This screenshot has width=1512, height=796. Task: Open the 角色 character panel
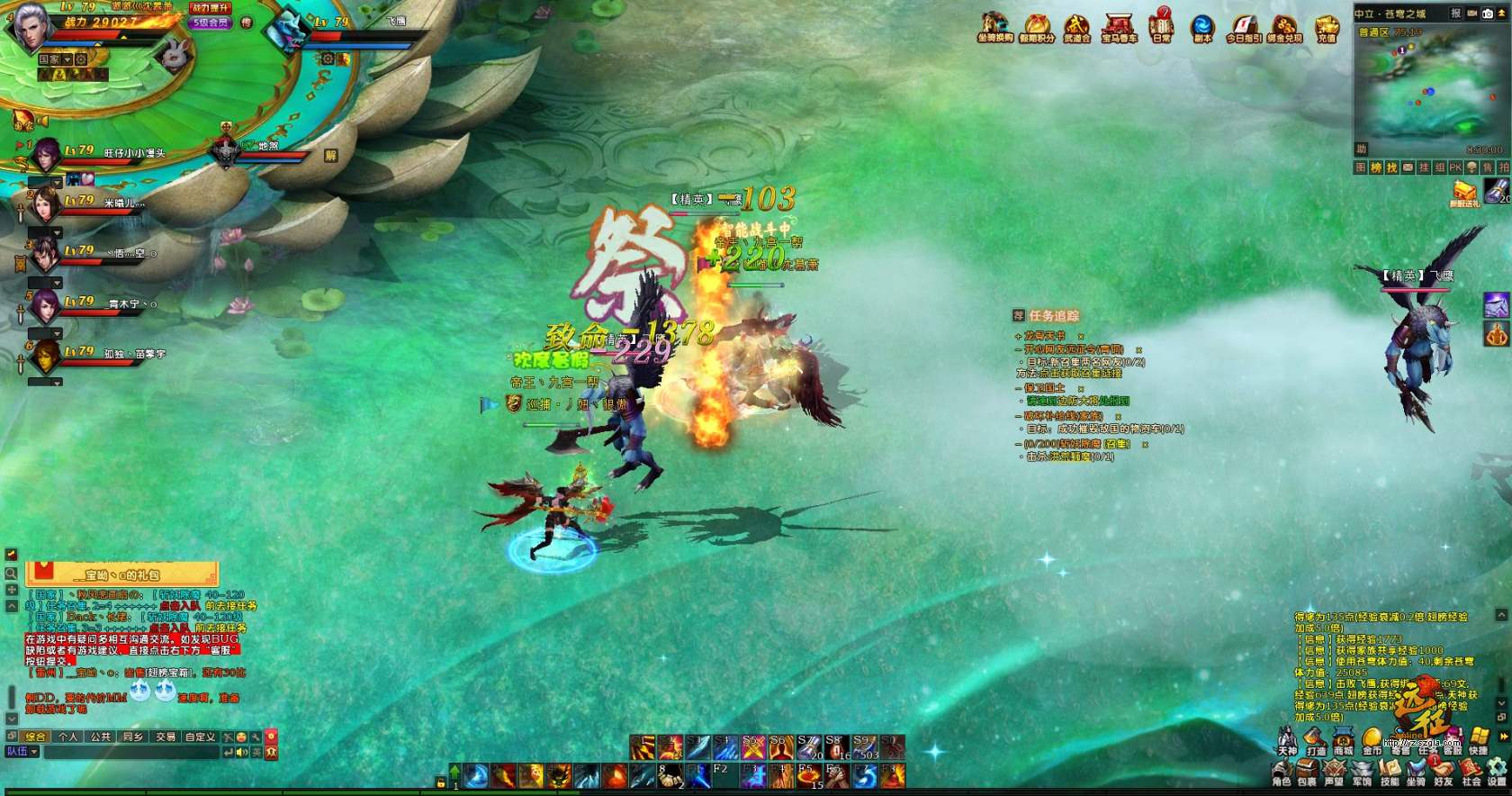tap(1282, 773)
